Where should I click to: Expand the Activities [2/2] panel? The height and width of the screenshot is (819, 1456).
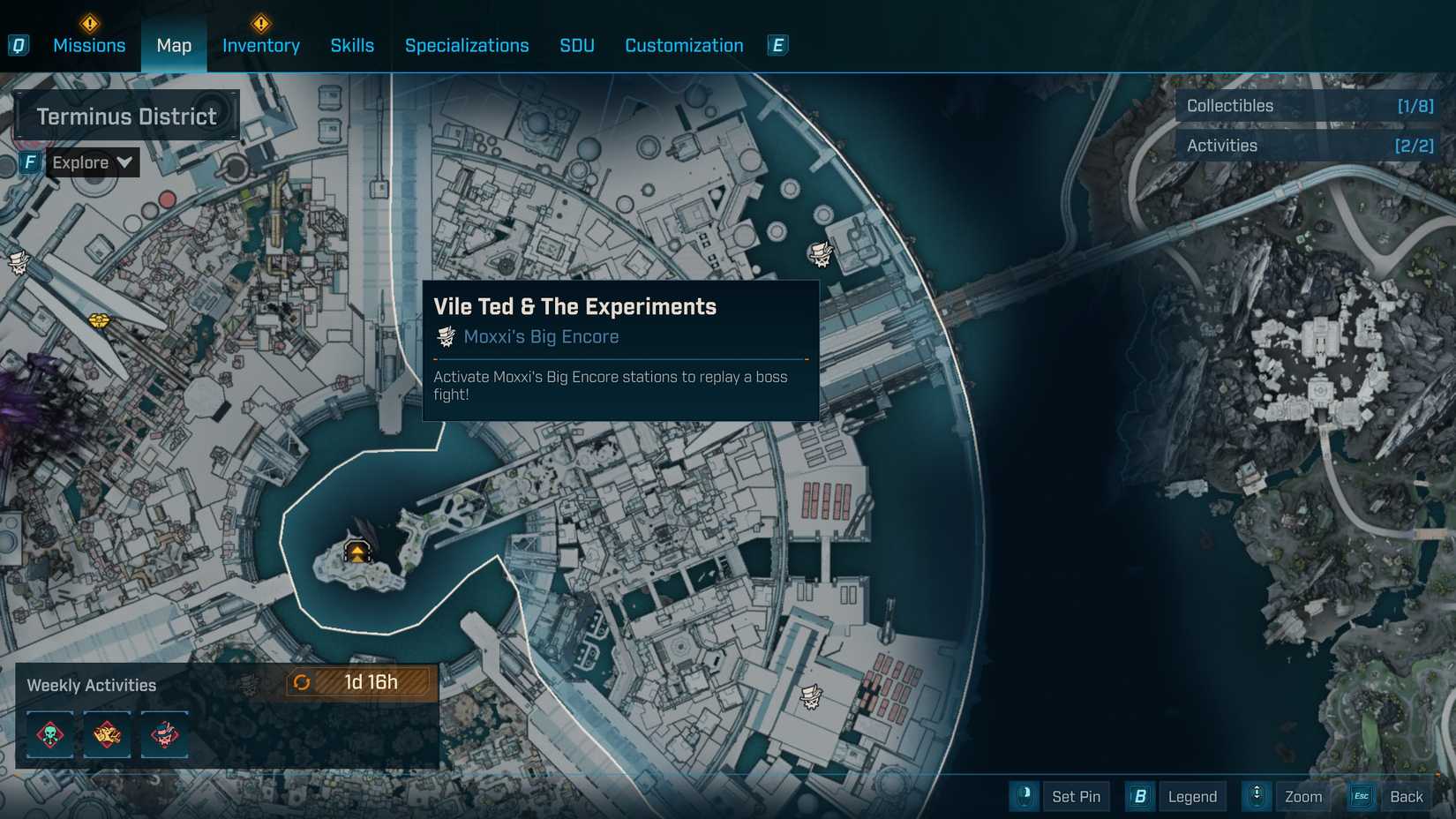click(x=1310, y=145)
